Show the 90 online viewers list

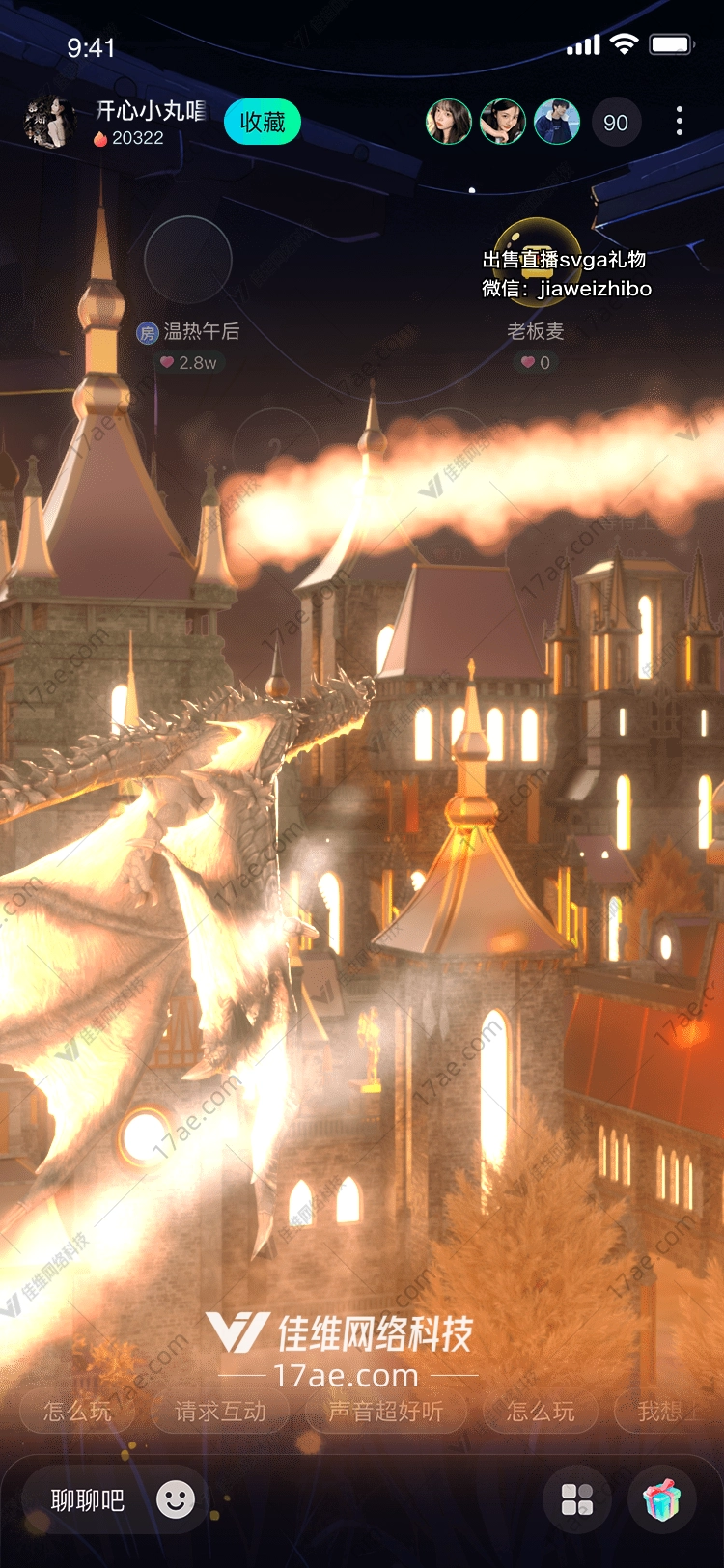[616, 123]
